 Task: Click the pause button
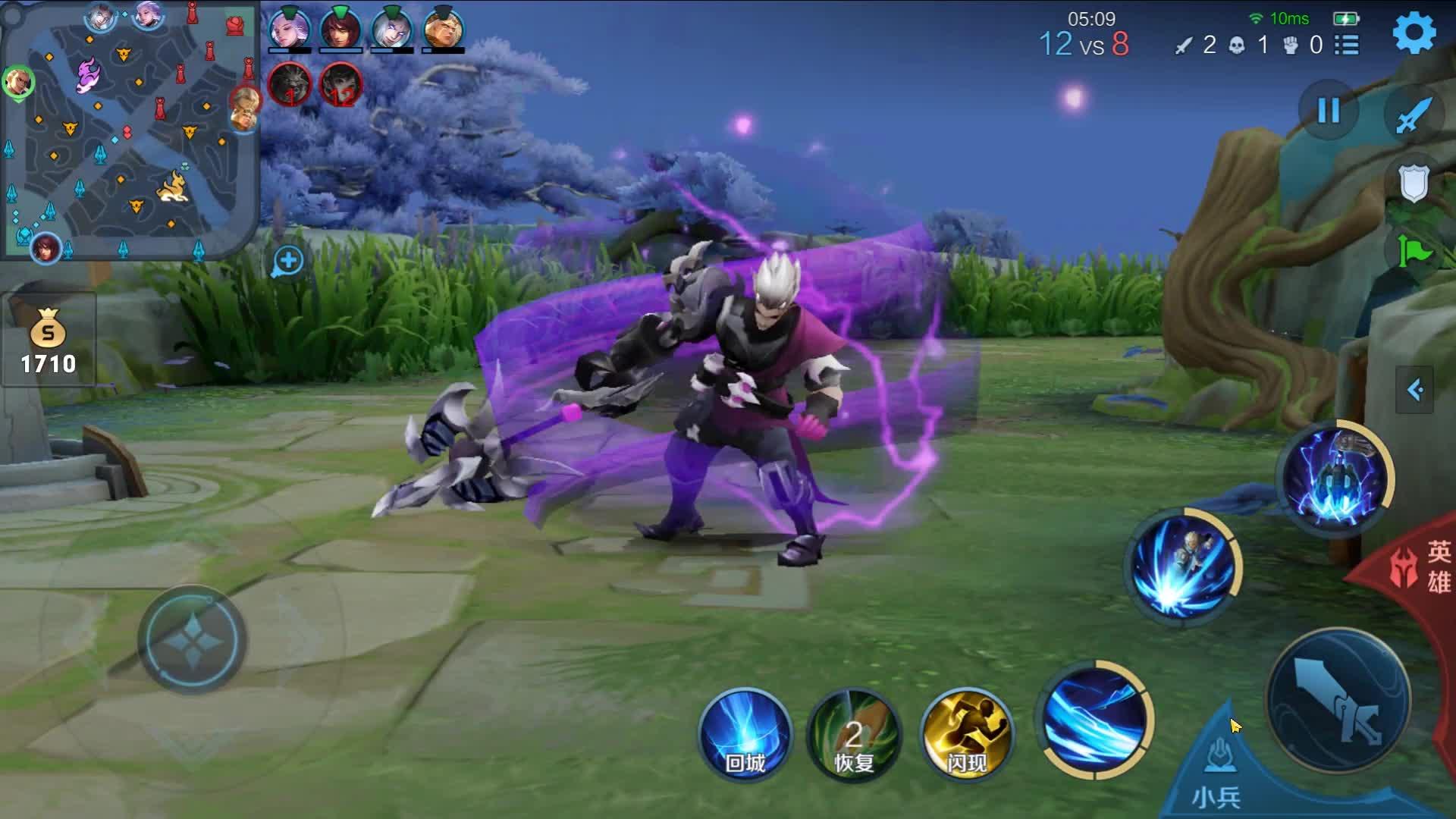point(1328,111)
